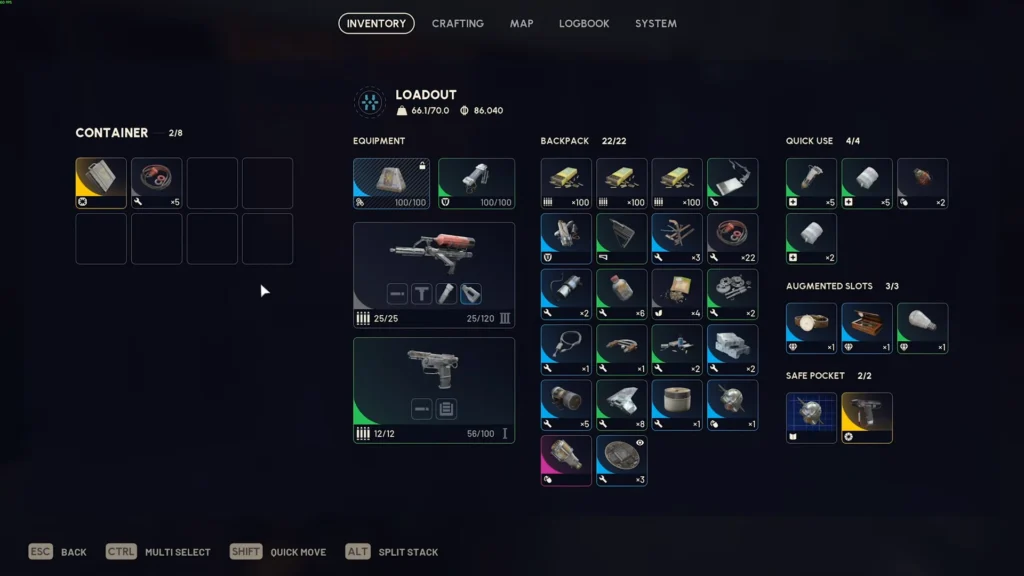
Task: Choose the backpack stack of 8 metal parts
Action: pyautogui.click(x=621, y=405)
